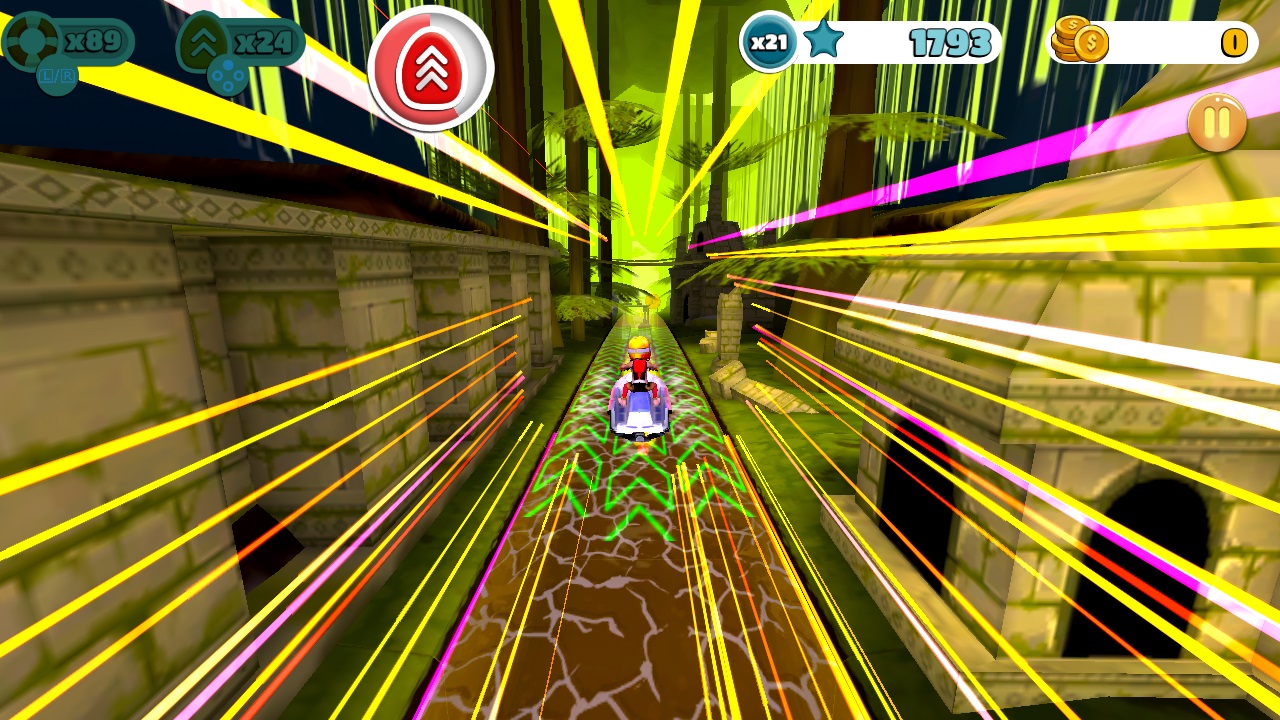Click the blue gamepad button badge
Image resolution: width=1280 pixels, height=720 pixels.
click(227, 73)
